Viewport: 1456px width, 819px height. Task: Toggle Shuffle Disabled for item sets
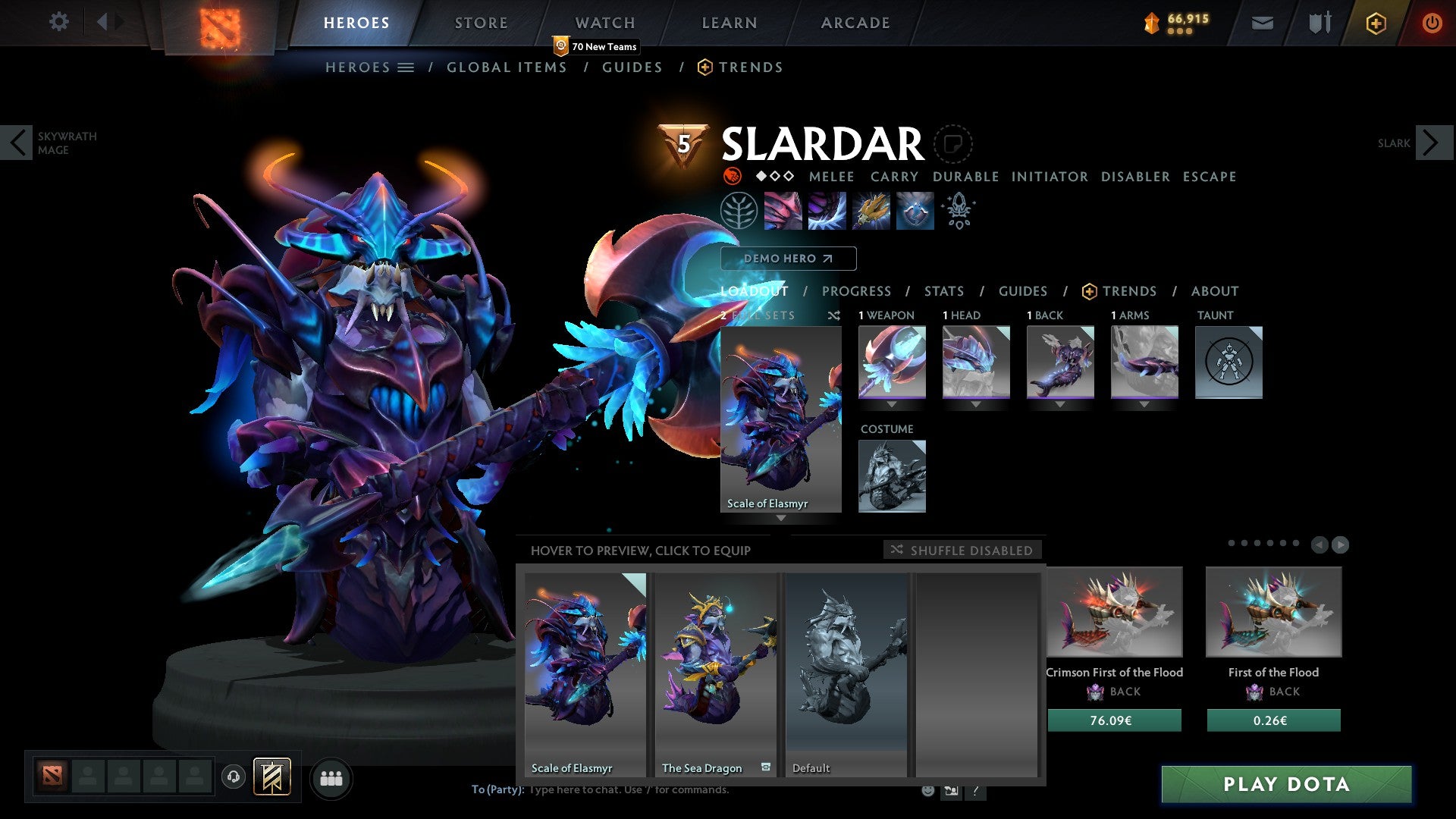963,550
